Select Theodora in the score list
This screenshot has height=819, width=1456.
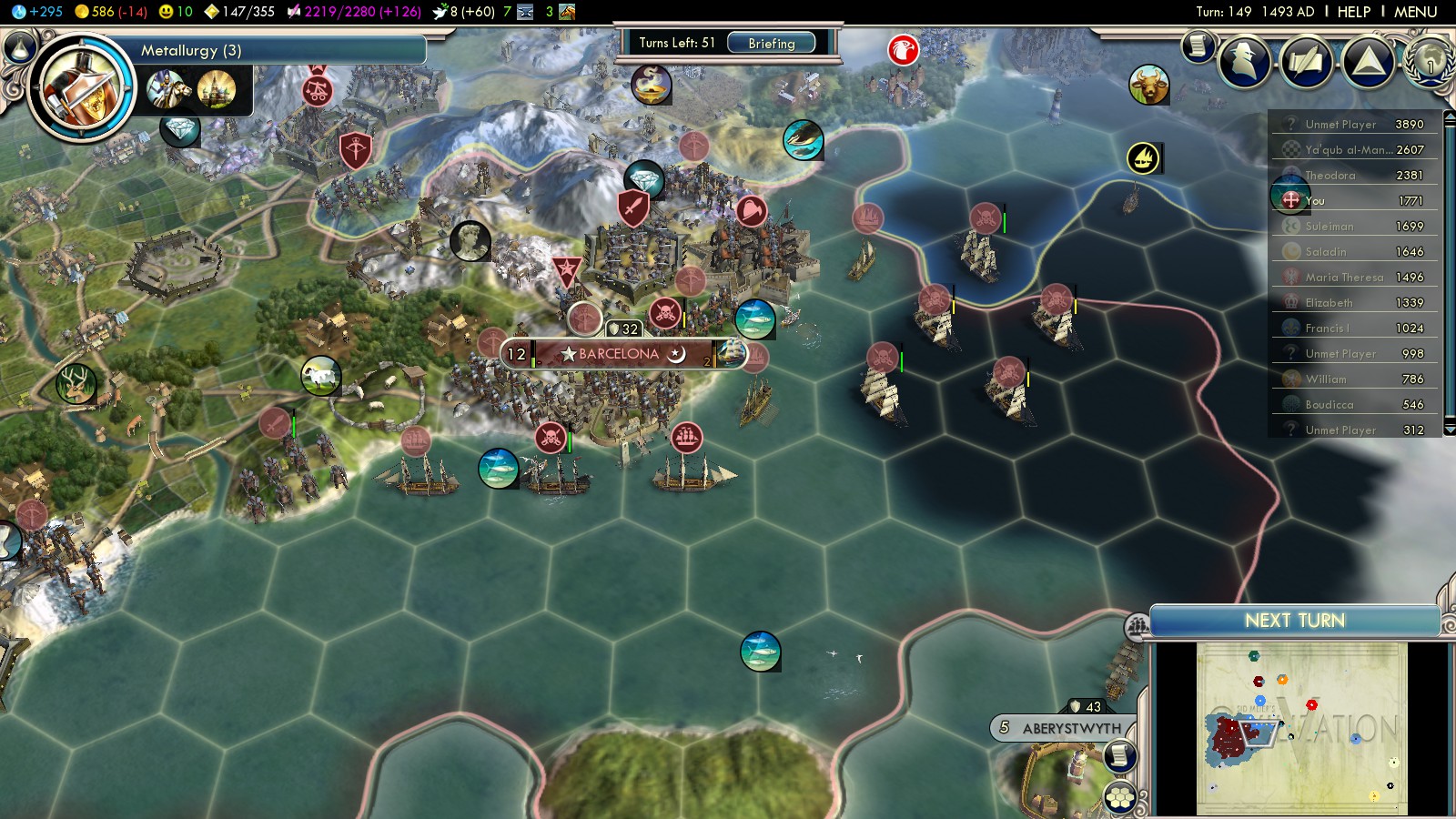tap(1330, 175)
